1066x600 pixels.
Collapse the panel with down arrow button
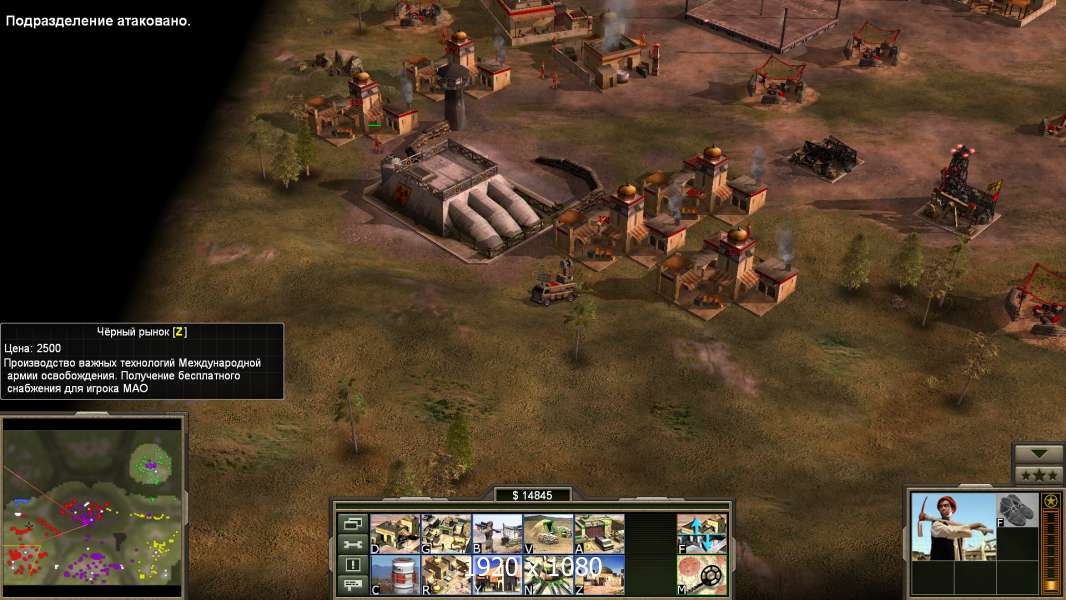(1038, 454)
